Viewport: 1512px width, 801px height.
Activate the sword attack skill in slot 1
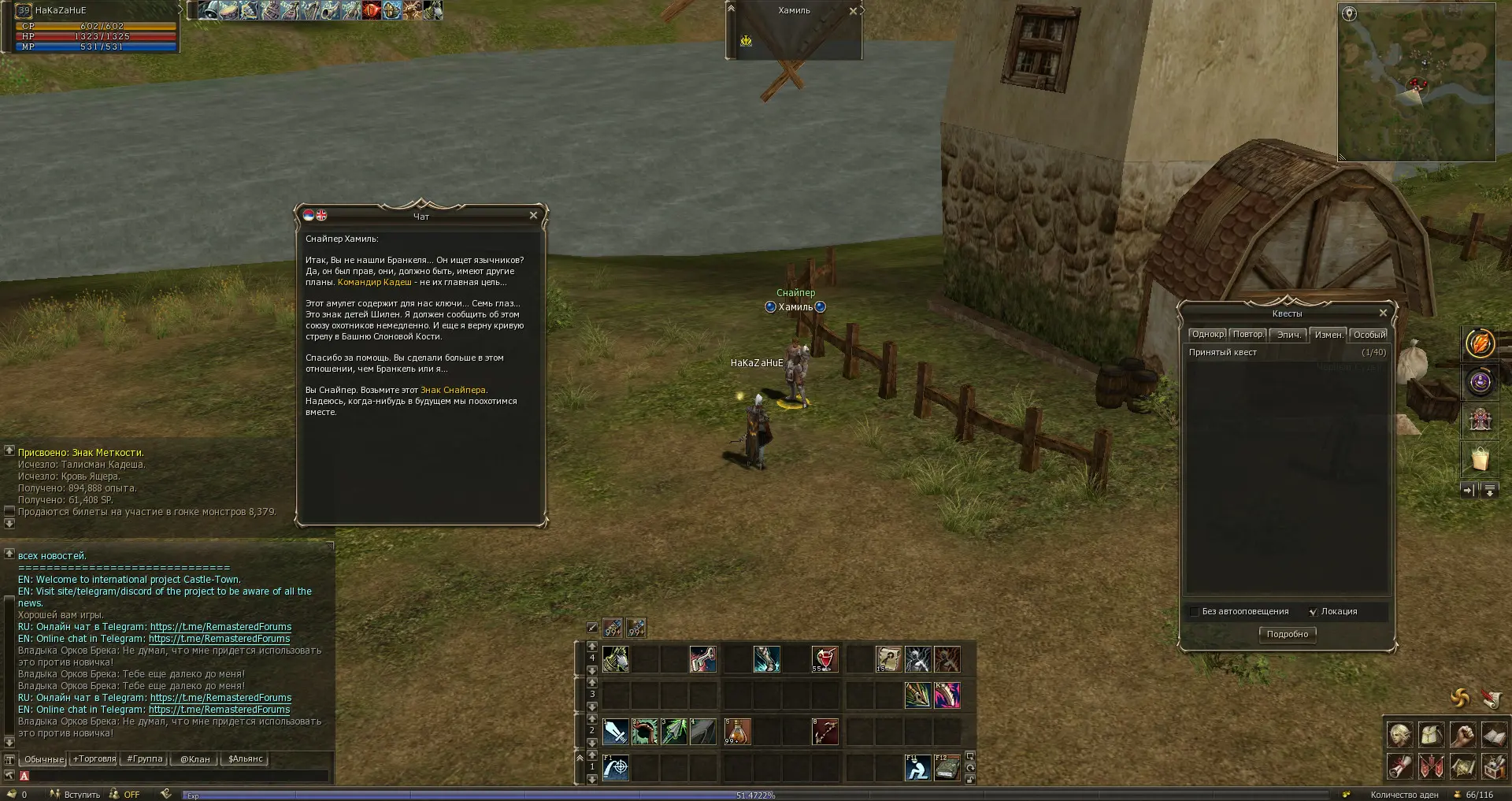coord(615,732)
